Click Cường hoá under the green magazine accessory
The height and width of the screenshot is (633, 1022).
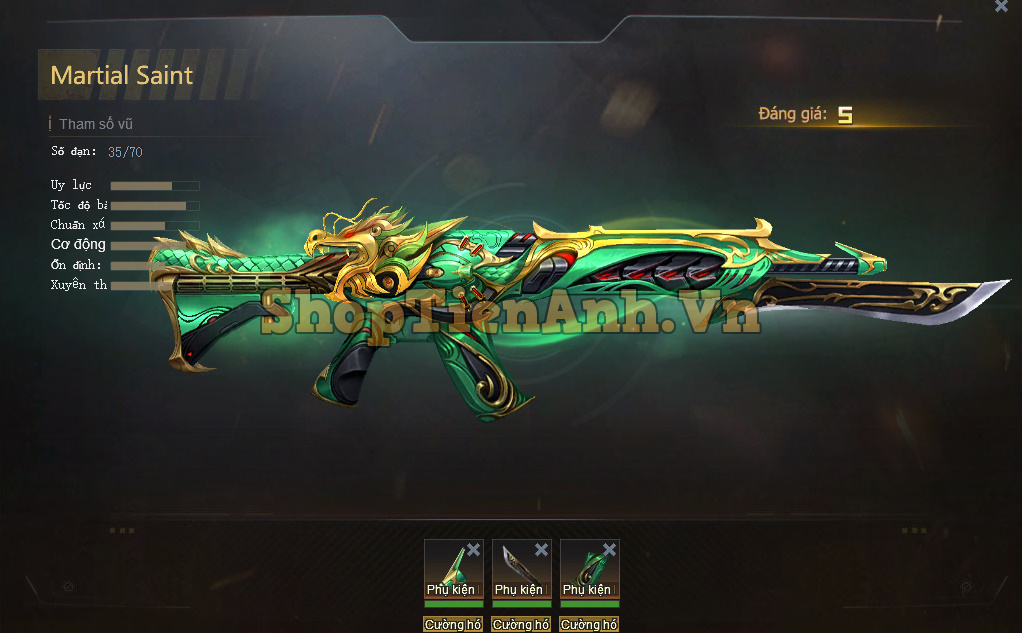coord(589,624)
